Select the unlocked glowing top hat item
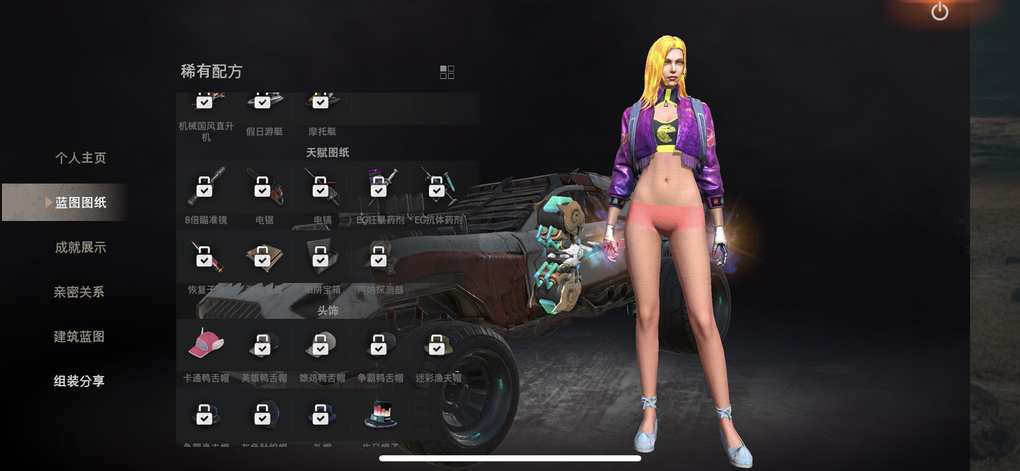Viewport: 1020px width, 471px height. coord(379,414)
